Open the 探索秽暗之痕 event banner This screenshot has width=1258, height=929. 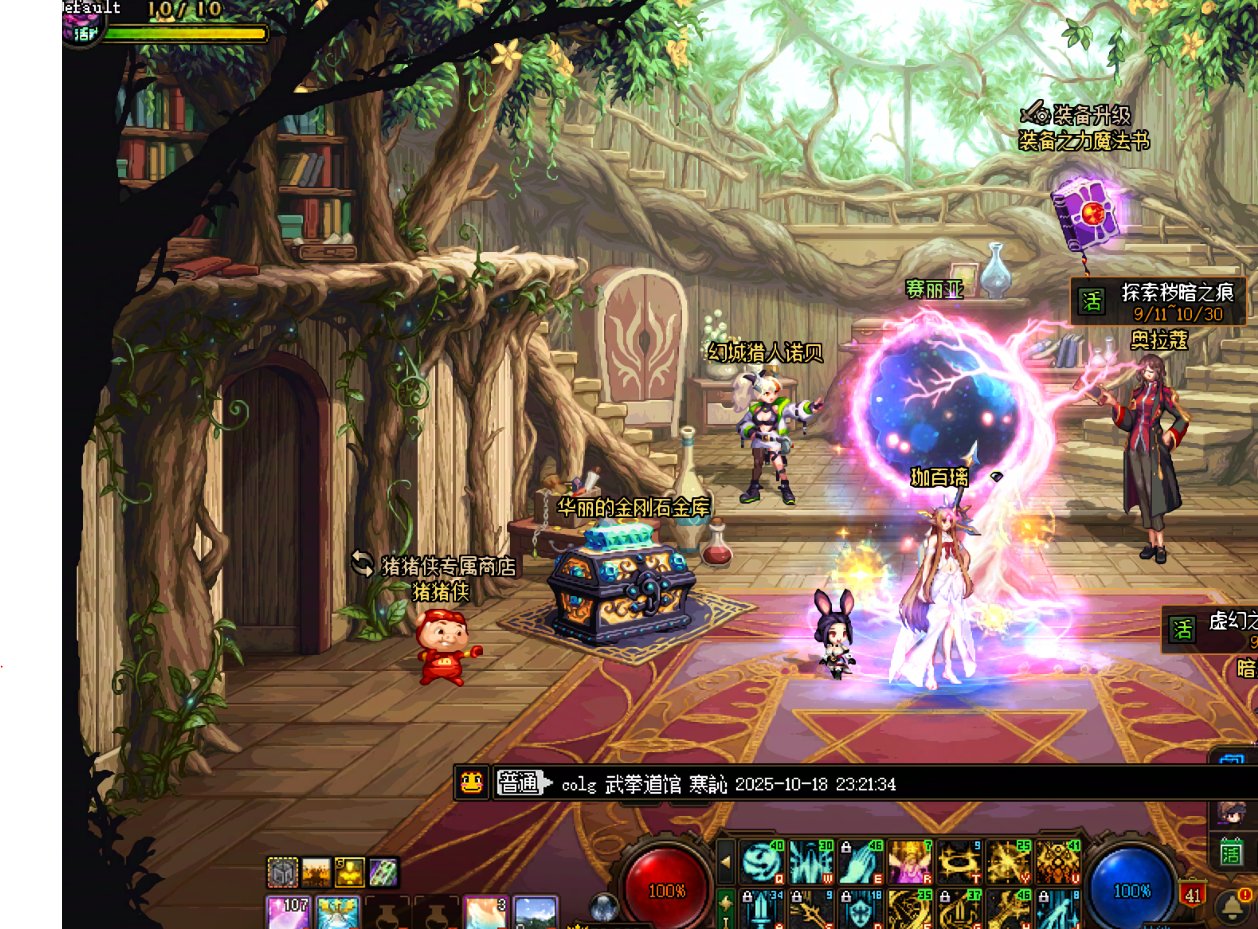pyautogui.click(x=1160, y=301)
